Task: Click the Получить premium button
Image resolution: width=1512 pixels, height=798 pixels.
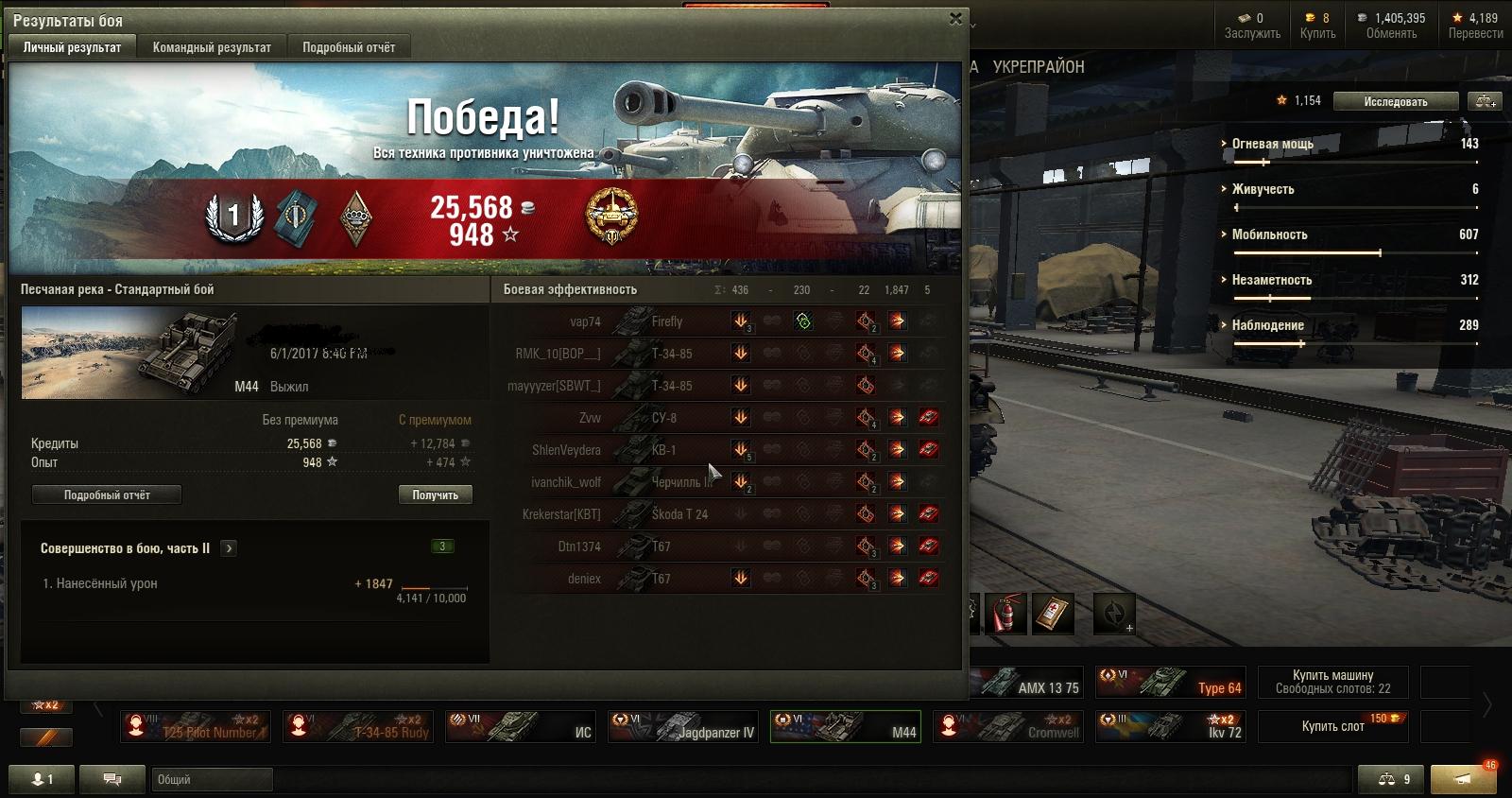Action: pos(435,494)
